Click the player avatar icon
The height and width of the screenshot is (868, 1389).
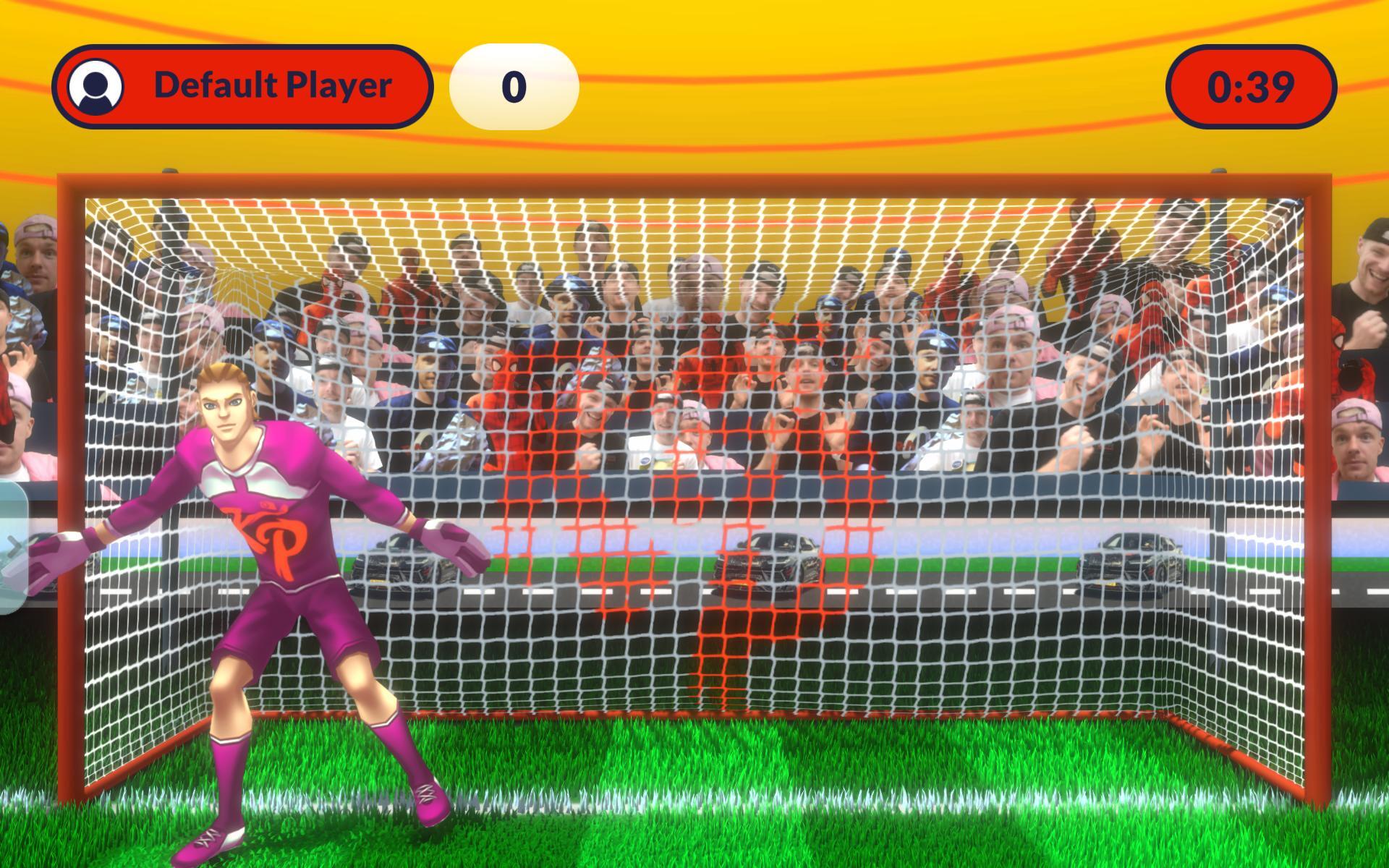coord(97,86)
